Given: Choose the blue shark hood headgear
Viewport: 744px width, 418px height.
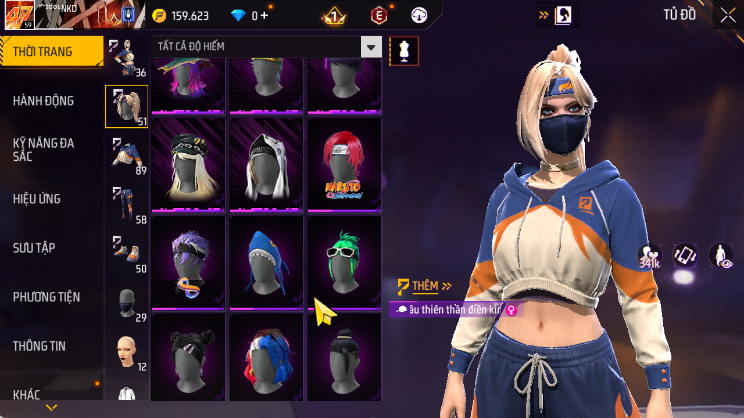Looking at the screenshot, I should pos(267,261).
